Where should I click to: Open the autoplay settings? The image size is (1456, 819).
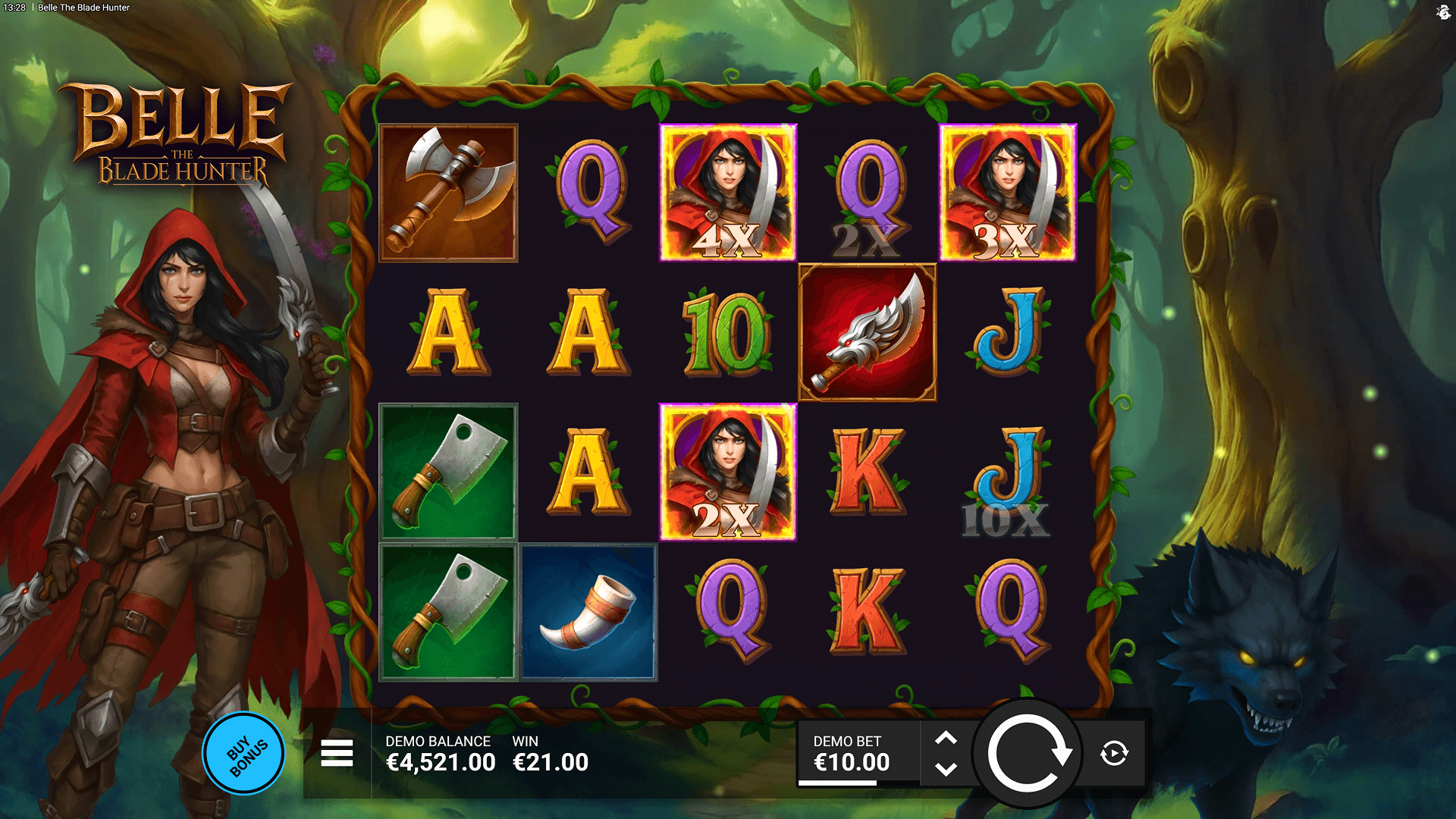[1114, 754]
